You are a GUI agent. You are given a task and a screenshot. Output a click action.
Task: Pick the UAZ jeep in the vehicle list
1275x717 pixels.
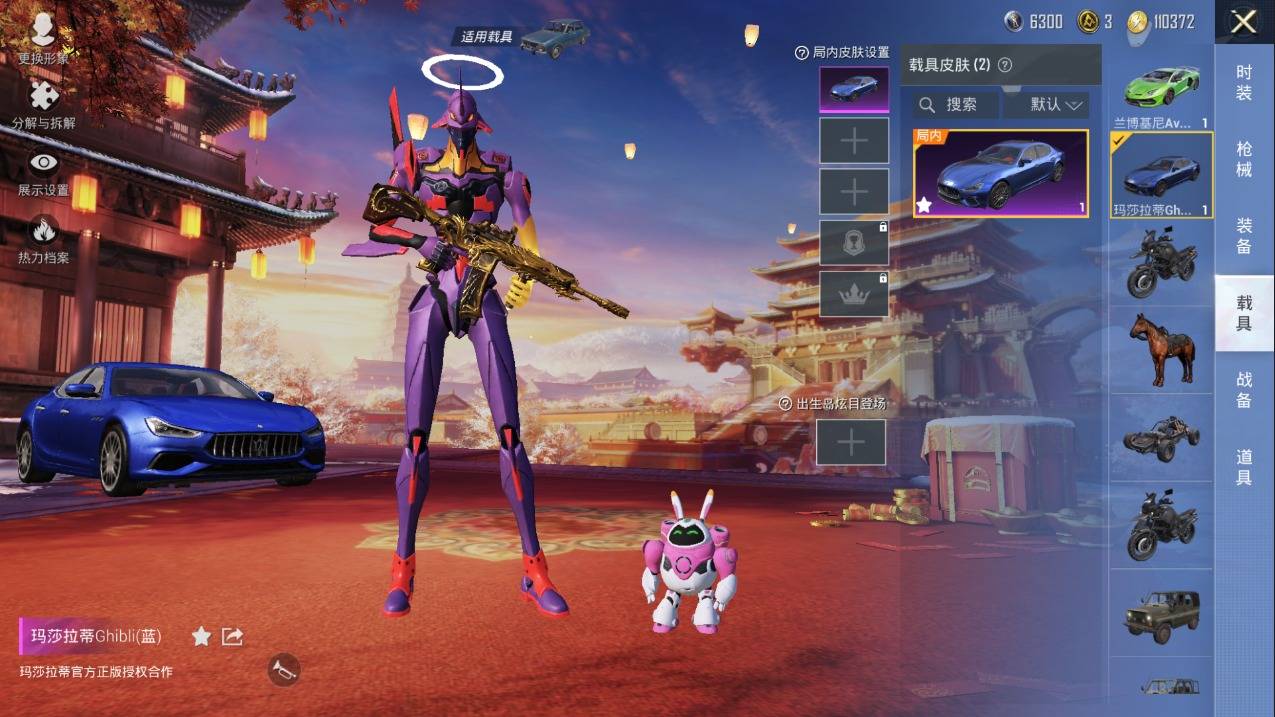point(1161,614)
